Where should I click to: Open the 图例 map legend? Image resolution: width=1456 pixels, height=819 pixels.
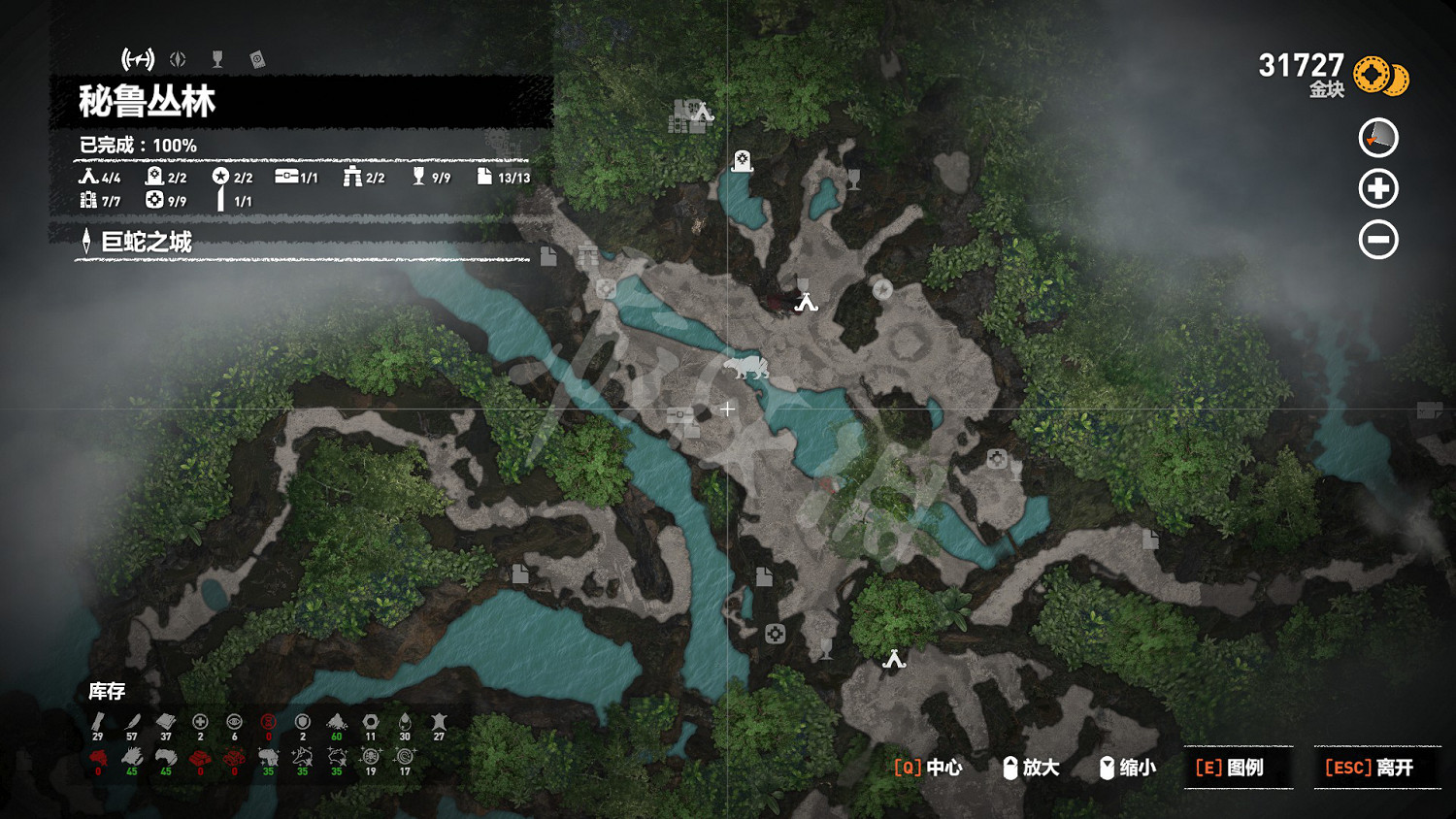[1230, 768]
